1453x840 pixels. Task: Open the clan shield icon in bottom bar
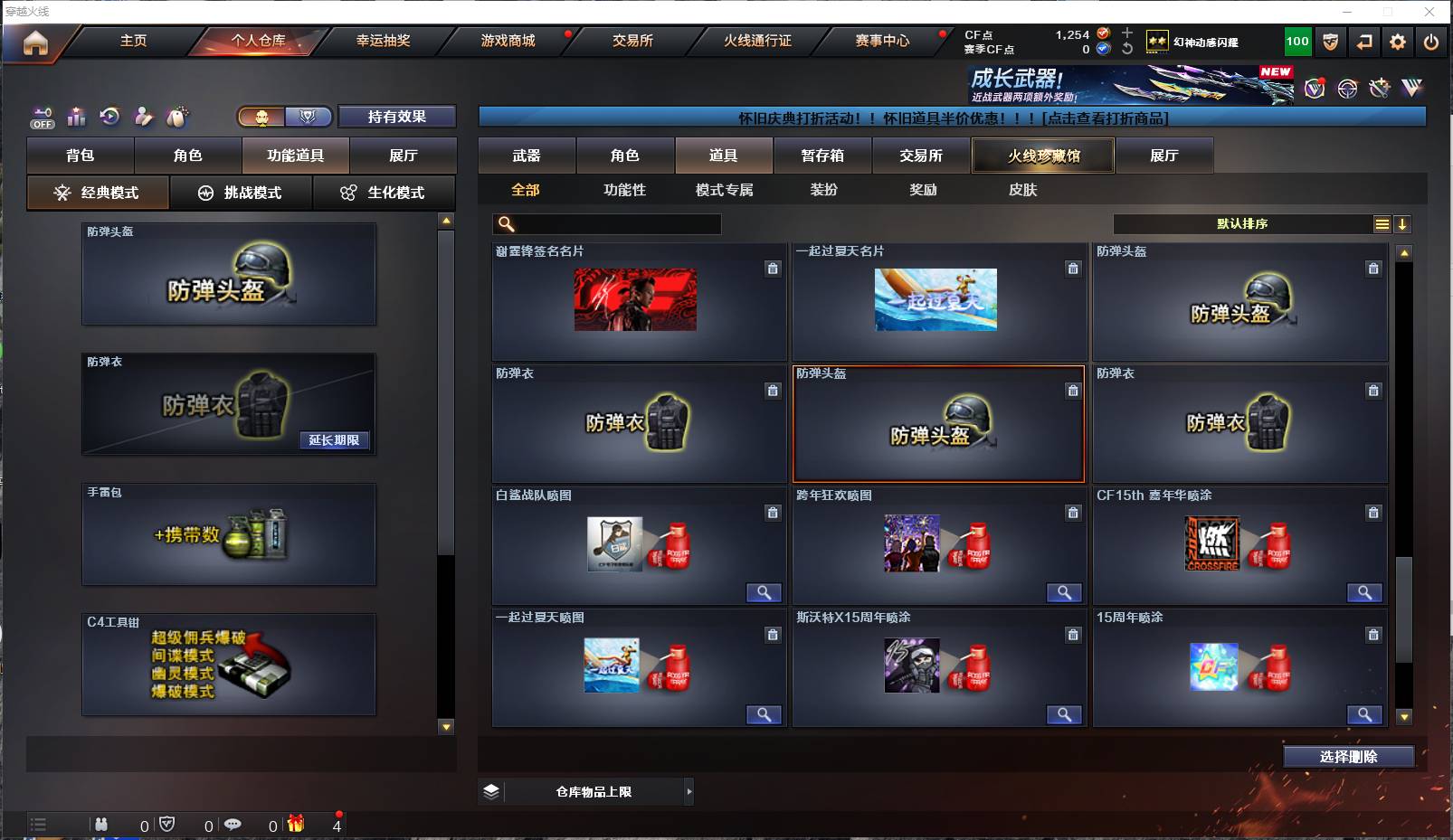coord(168,825)
